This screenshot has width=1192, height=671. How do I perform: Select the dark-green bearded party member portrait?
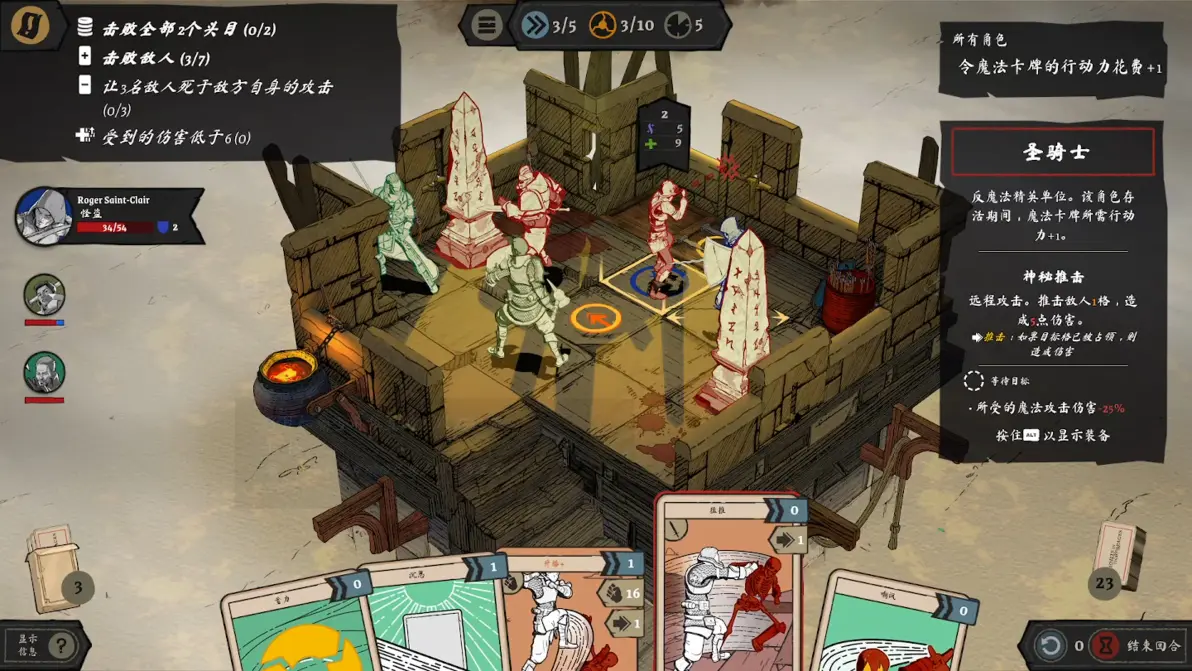(44, 373)
